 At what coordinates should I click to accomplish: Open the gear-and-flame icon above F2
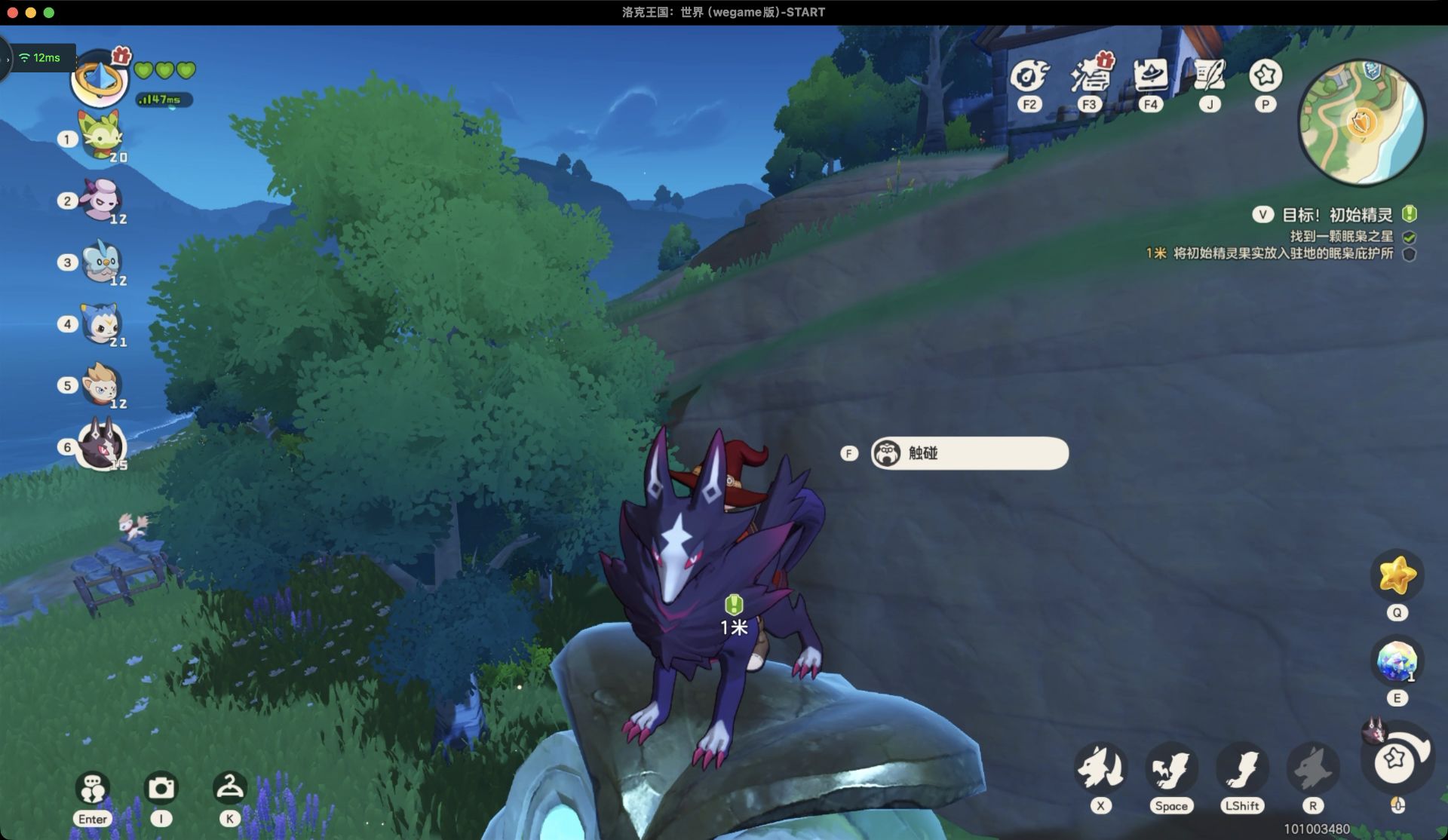coord(1029,76)
